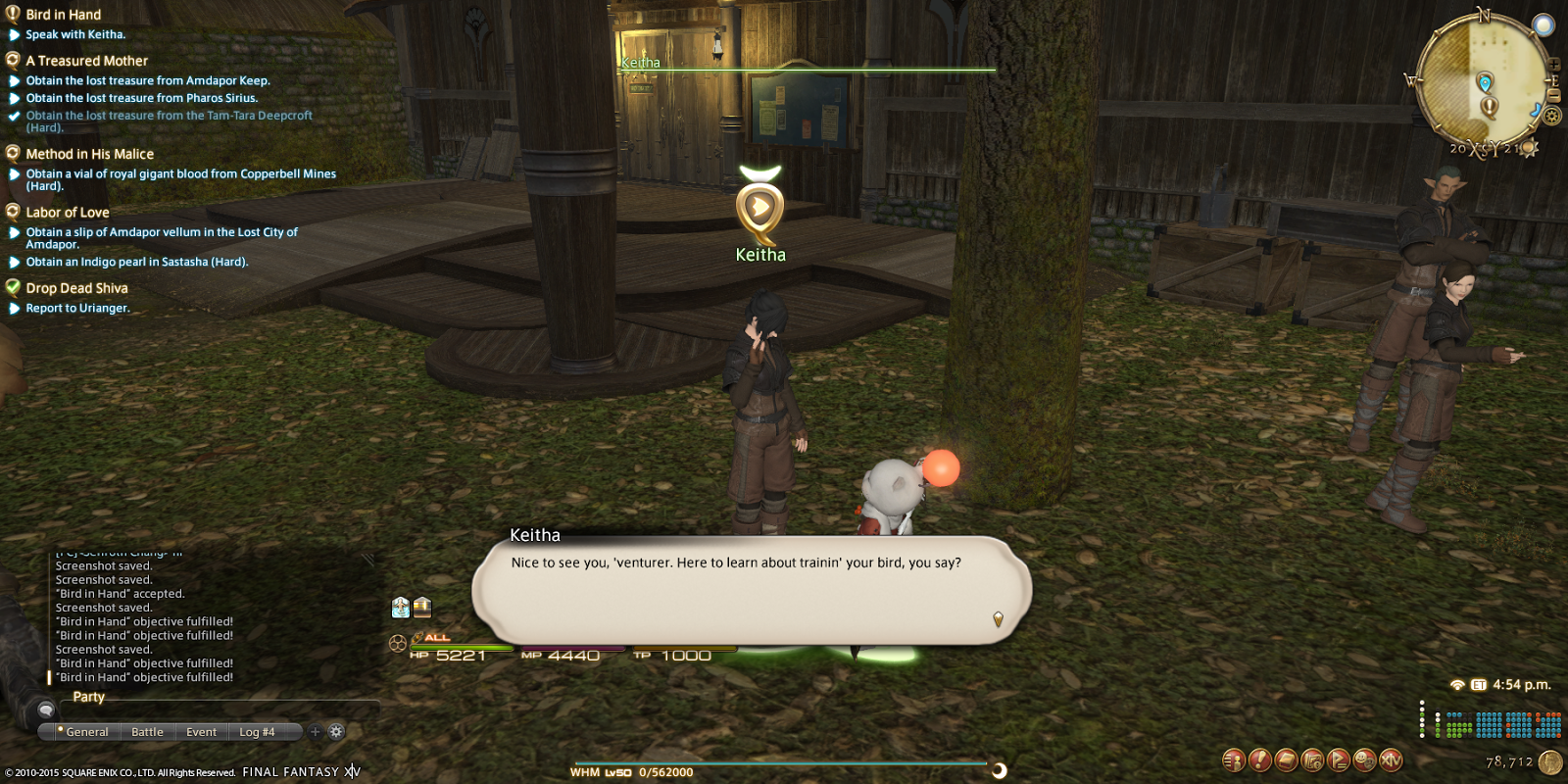The height and width of the screenshot is (784, 1568).
Task: Open the minimap settings gear
Action: (1551, 114)
